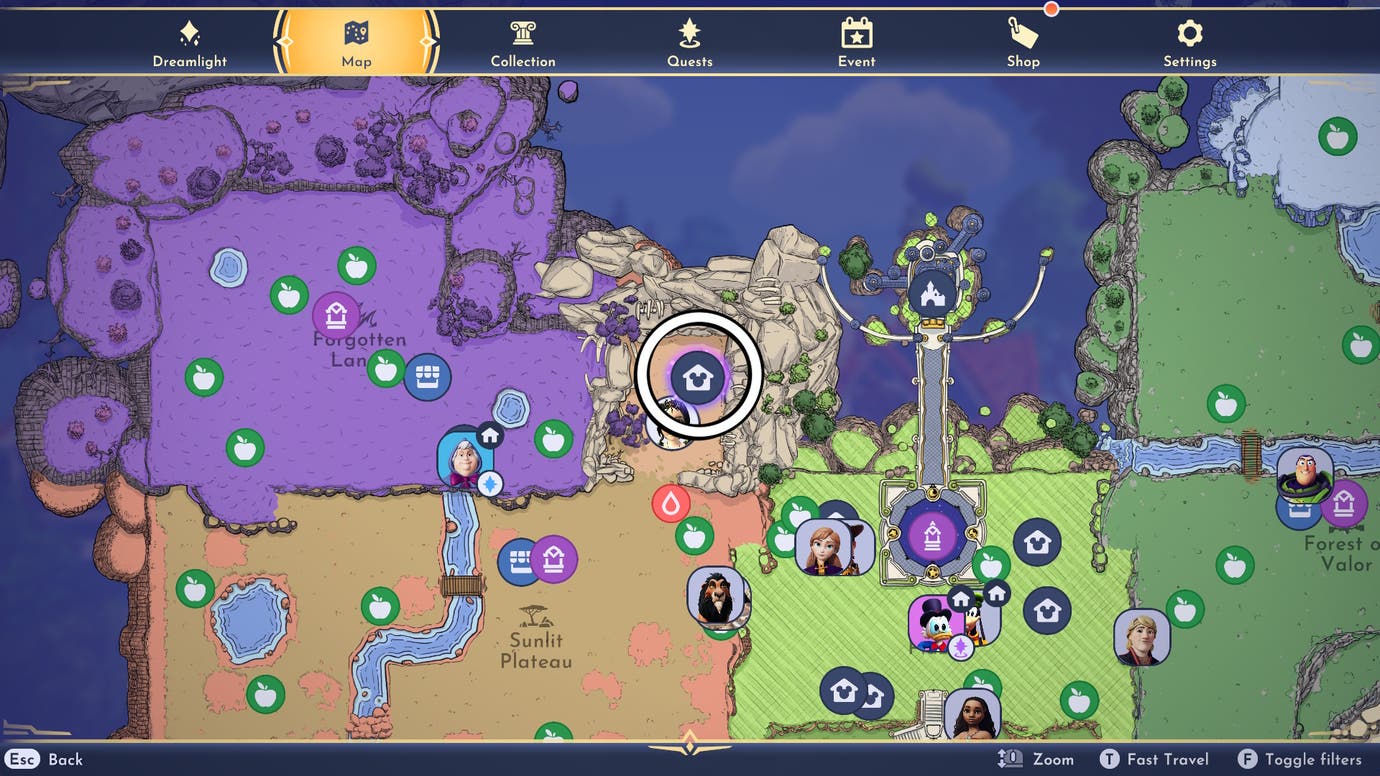This screenshot has height=776, width=1380.
Task: Select the castle icon above the Plaza pillar
Action: point(931,293)
